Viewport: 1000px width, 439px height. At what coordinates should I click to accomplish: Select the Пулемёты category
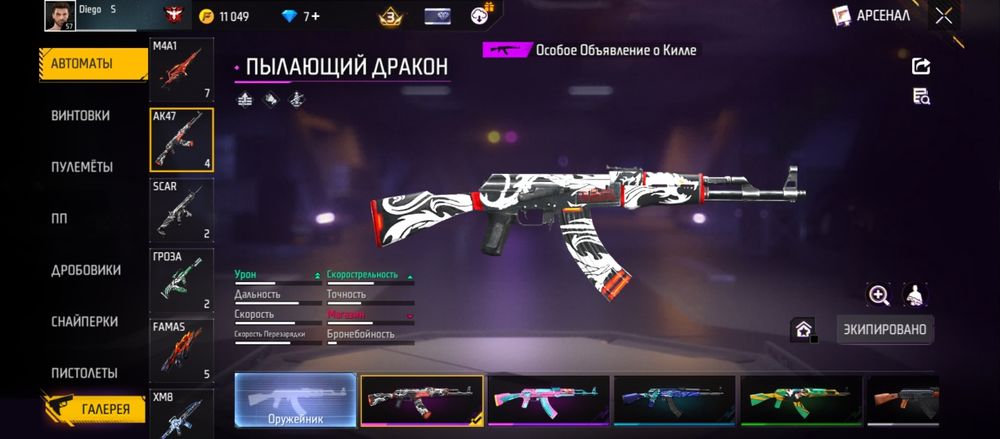click(x=82, y=167)
